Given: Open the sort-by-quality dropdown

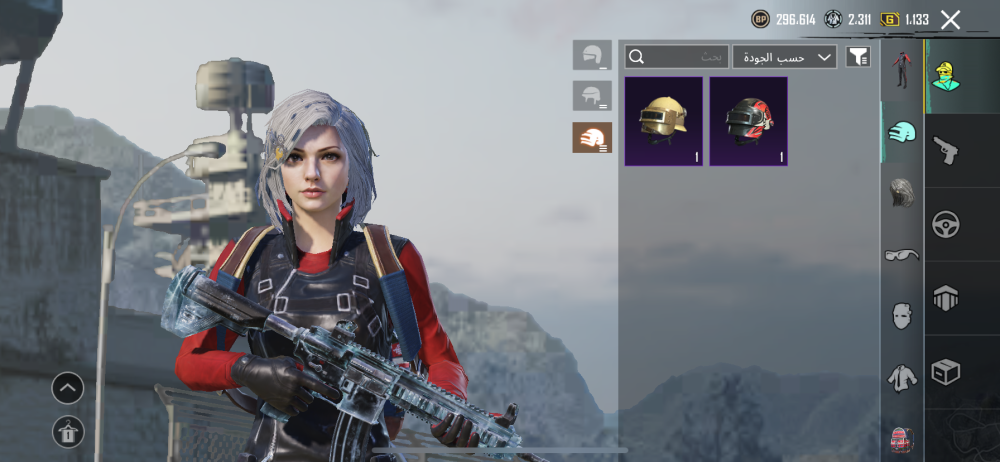Looking at the screenshot, I should click(785, 57).
